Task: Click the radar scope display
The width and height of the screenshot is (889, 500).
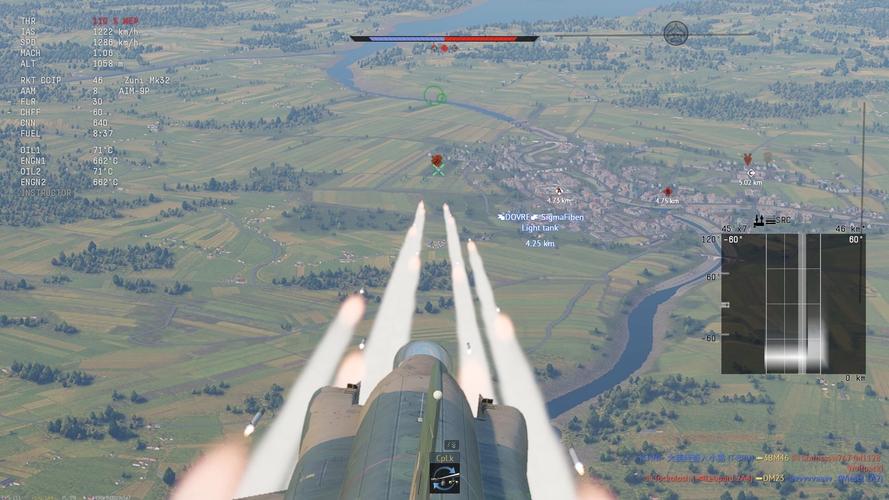Action: [793, 304]
